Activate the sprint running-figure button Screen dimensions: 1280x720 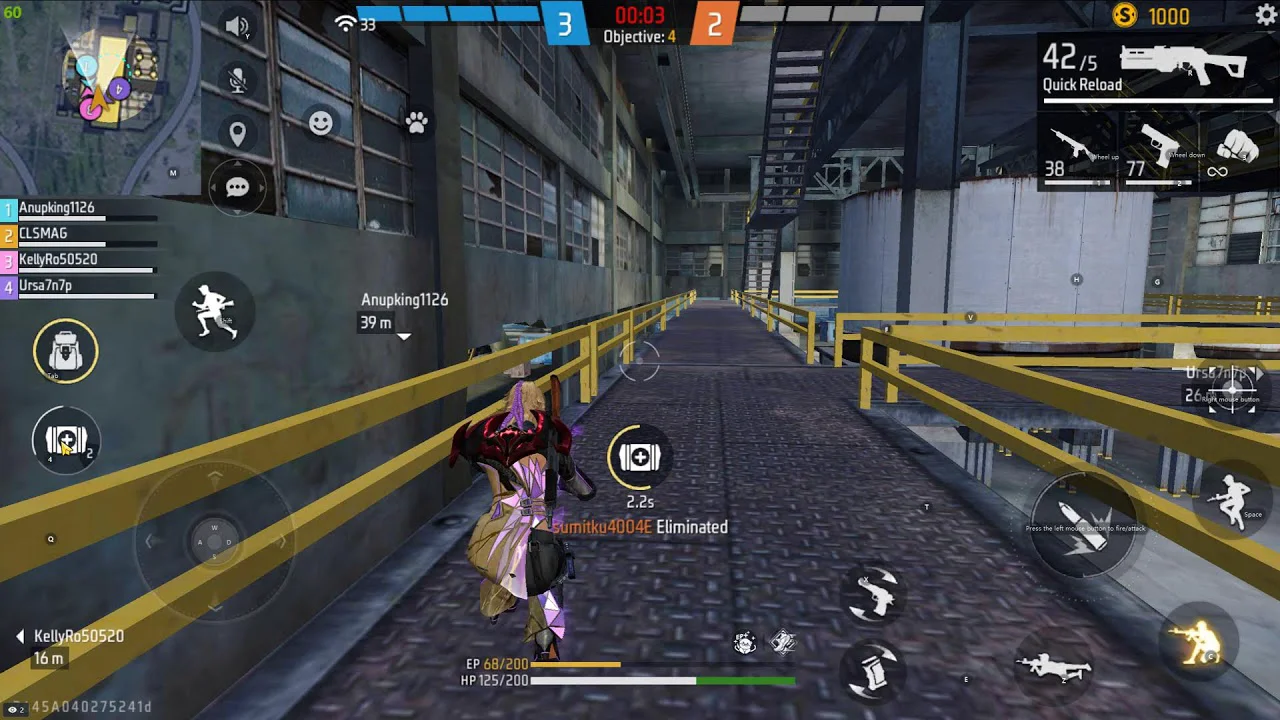coord(213,310)
